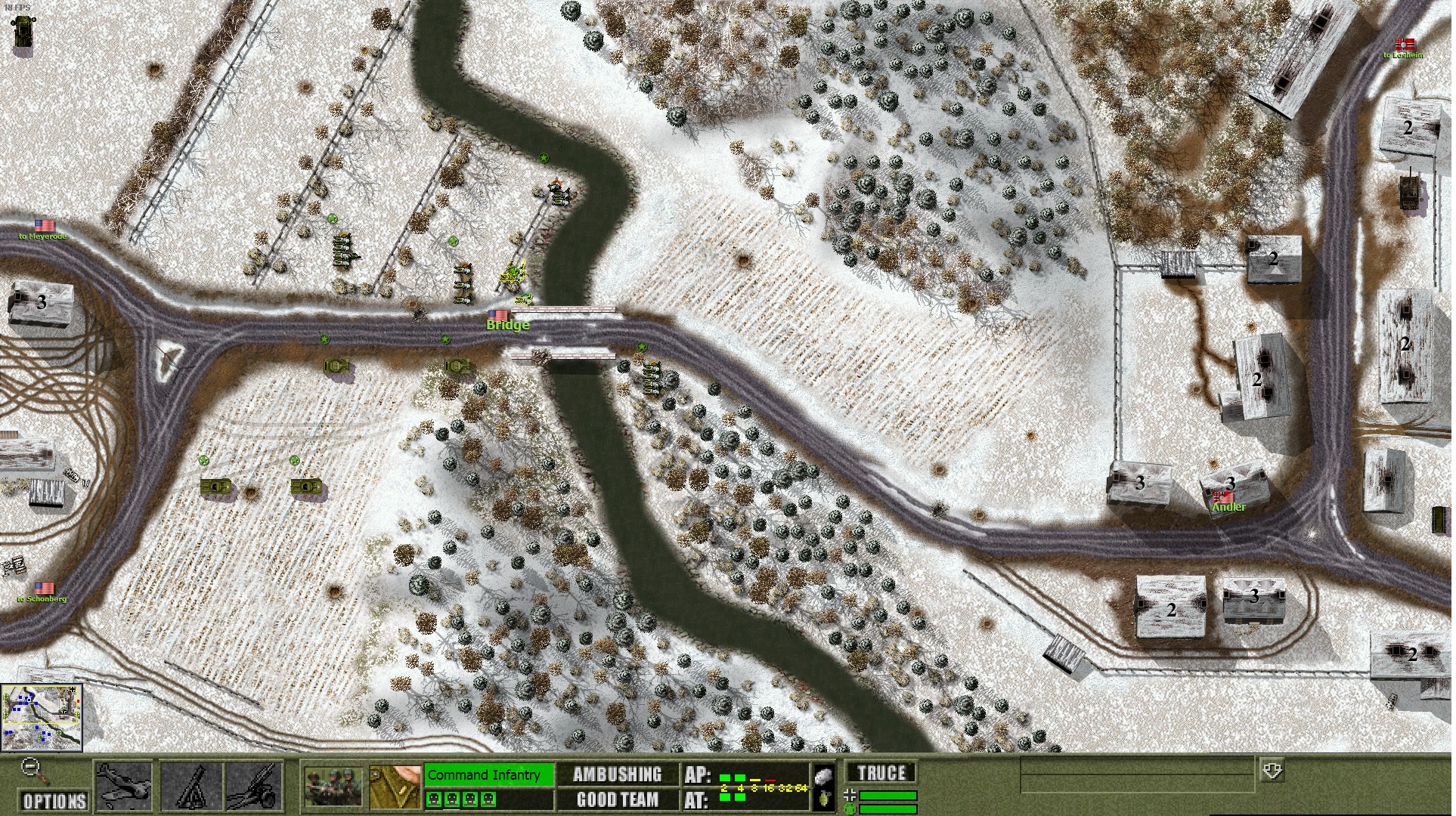
Task: Select the Command Infantry name bar
Action: pyautogui.click(x=488, y=774)
